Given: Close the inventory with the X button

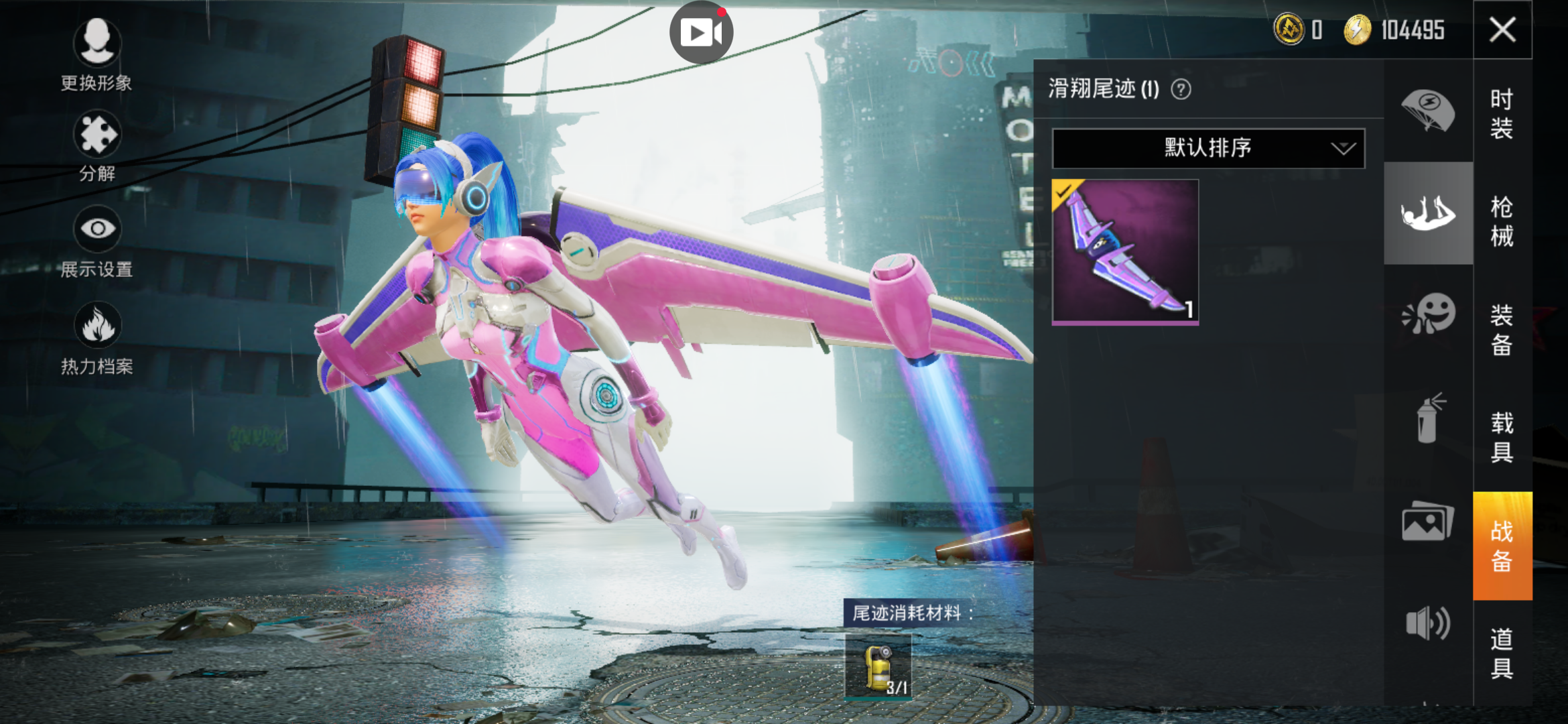Looking at the screenshot, I should tap(1502, 30).
